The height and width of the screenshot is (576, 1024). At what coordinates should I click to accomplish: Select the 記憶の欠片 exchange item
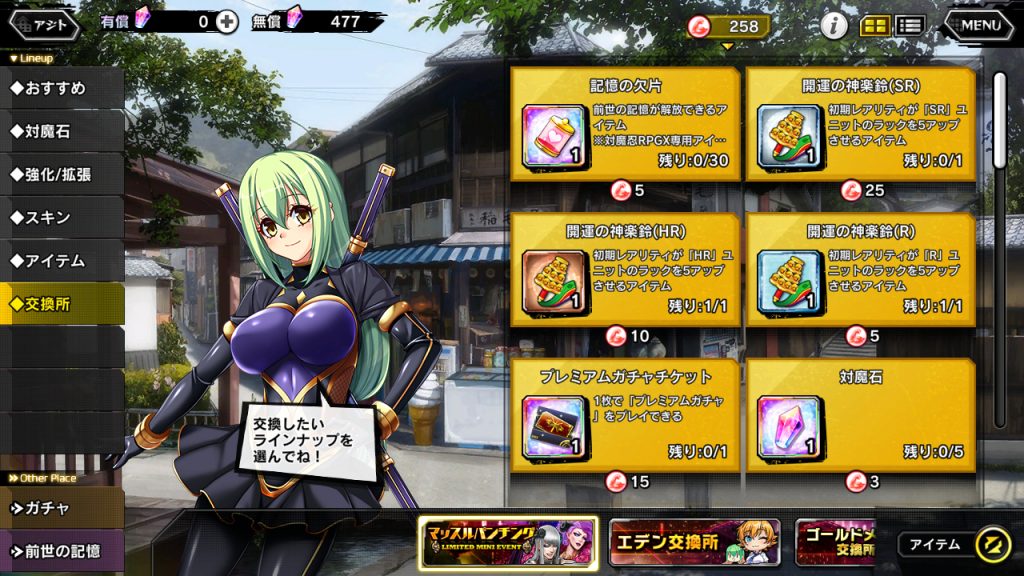[626, 124]
